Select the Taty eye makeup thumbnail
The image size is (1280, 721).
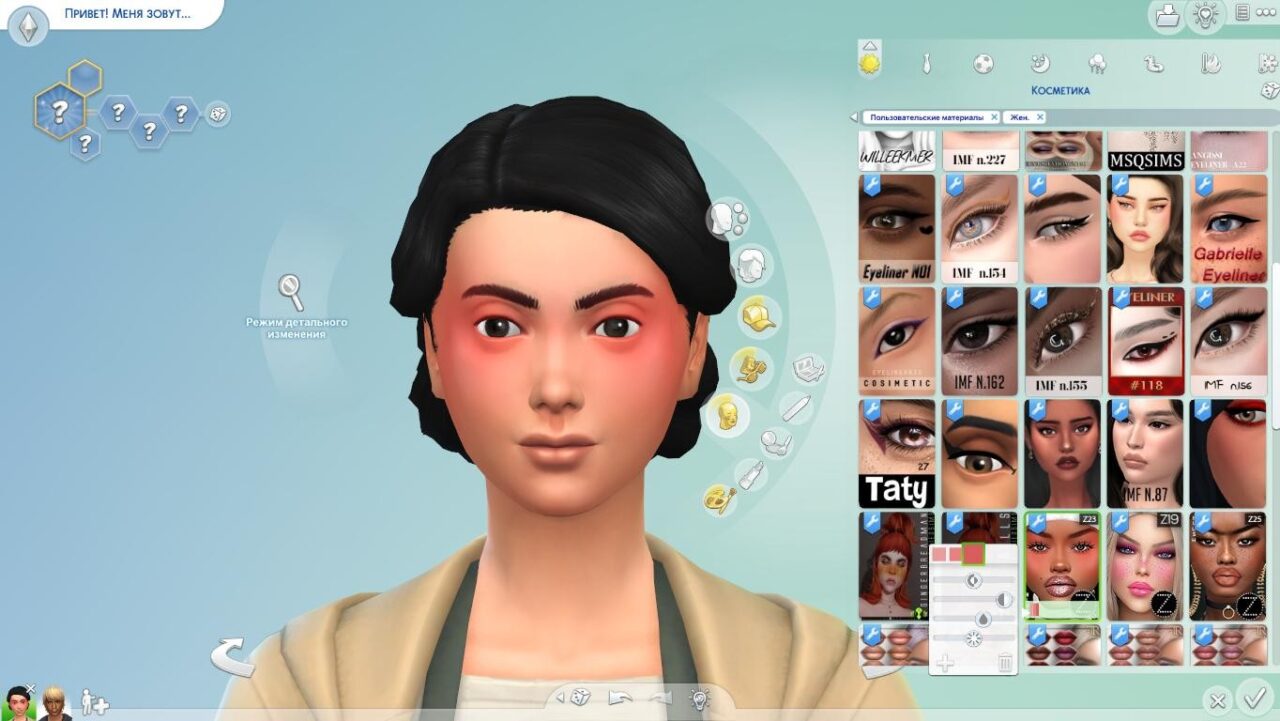(x=897, y=453)
